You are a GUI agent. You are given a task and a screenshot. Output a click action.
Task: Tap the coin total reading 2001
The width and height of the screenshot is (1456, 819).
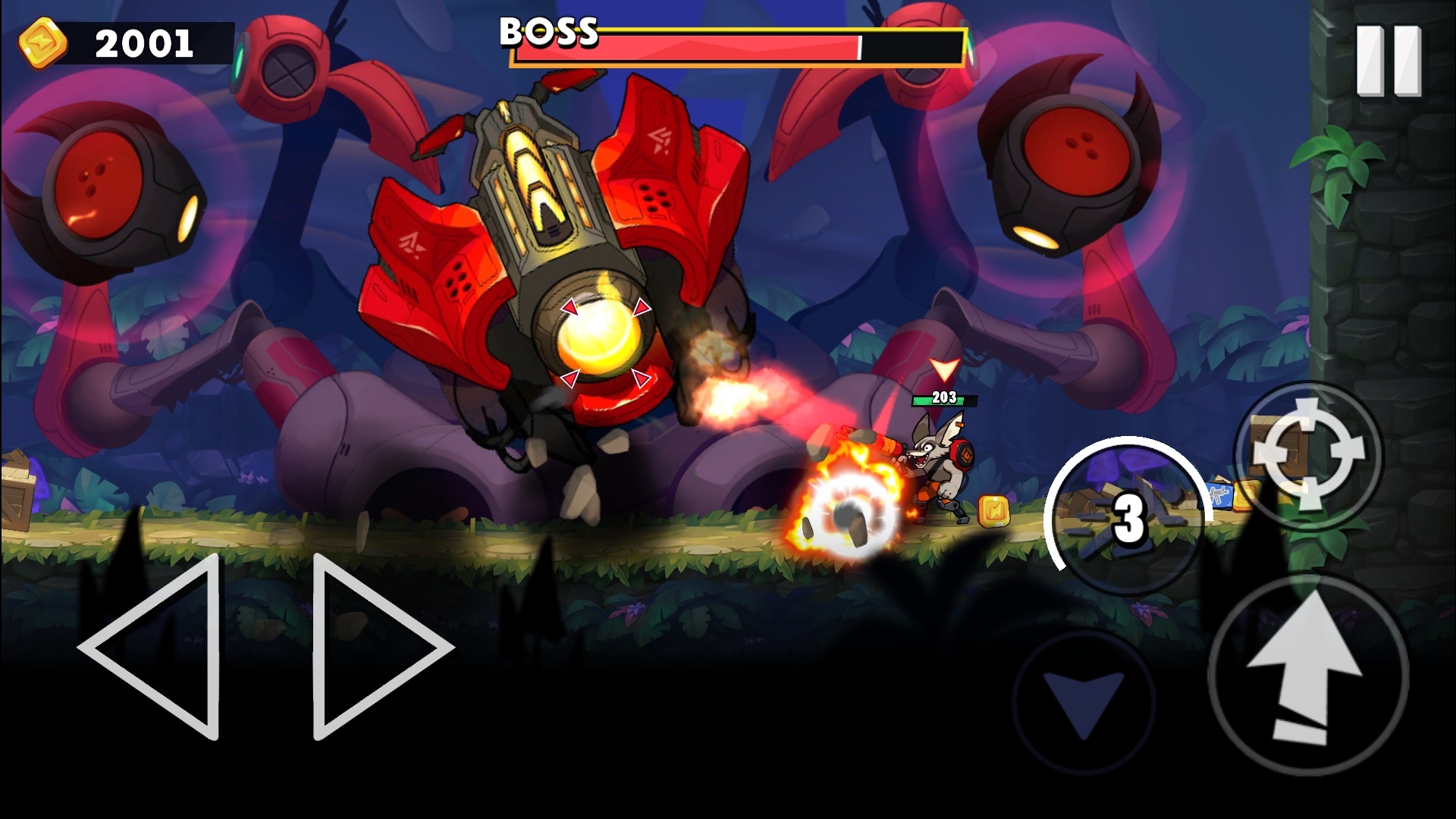[144, 44]
